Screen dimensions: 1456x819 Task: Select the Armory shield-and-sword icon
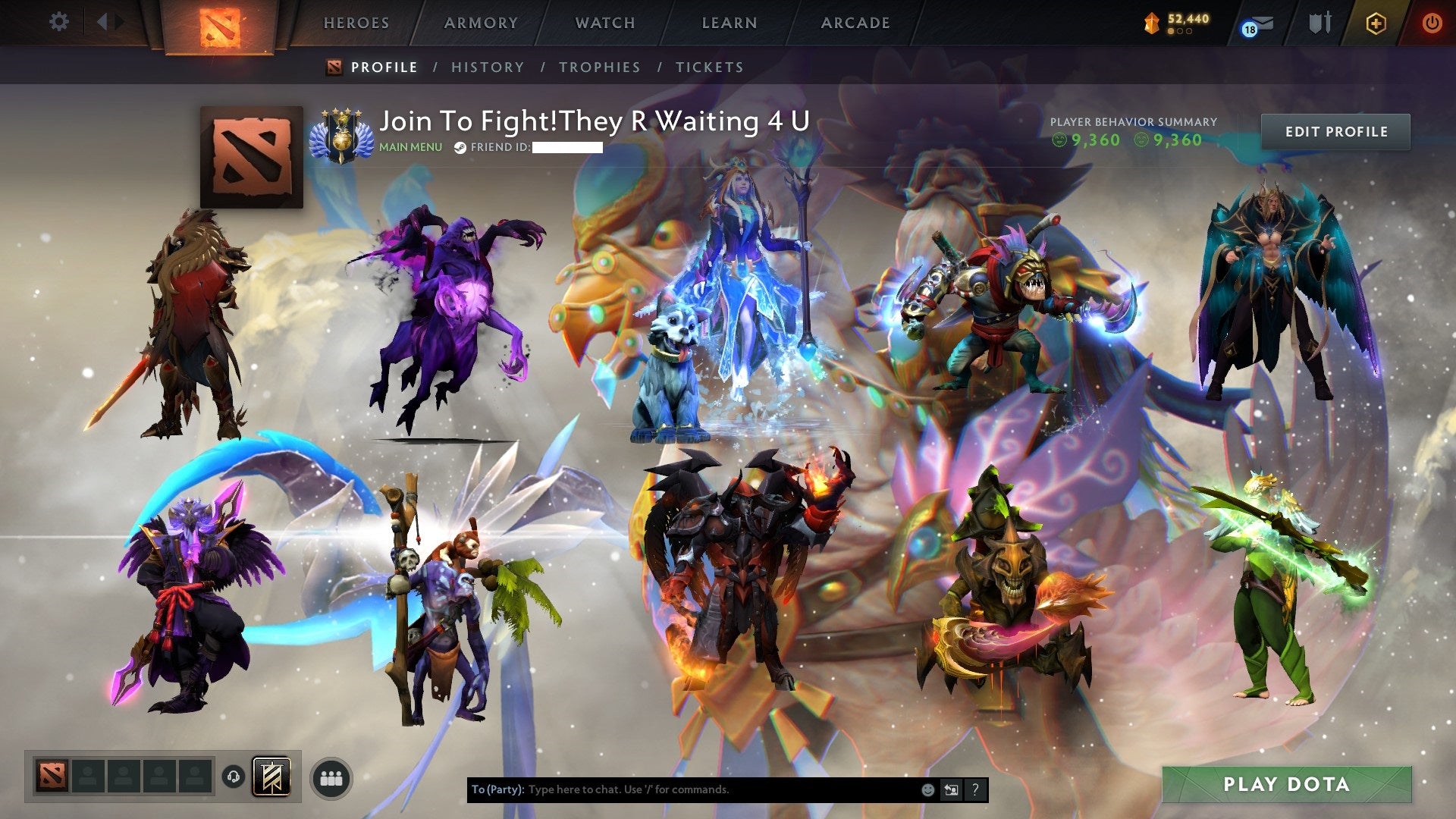(1320, 23)
